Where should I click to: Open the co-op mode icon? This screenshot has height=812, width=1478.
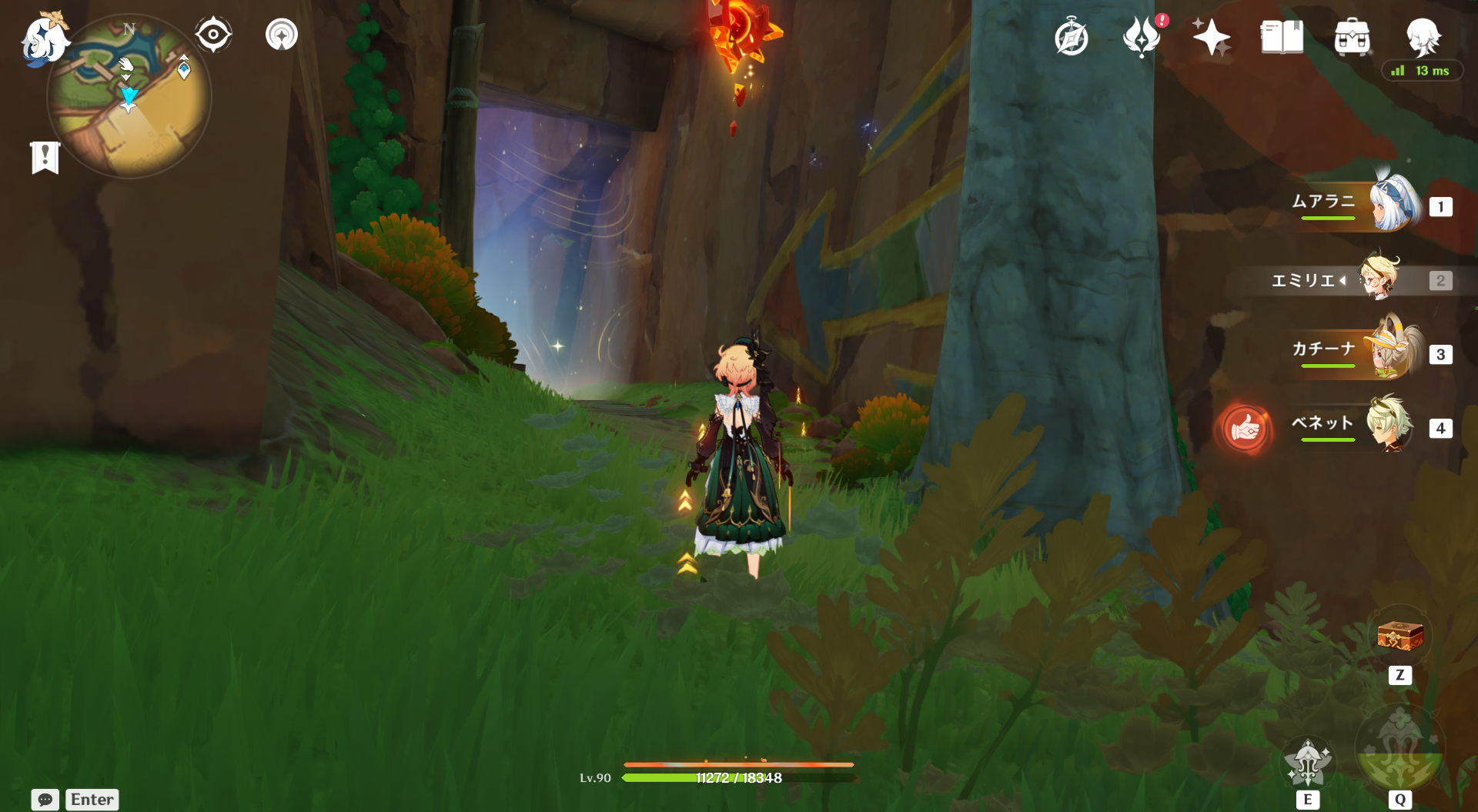click(282, 35)
